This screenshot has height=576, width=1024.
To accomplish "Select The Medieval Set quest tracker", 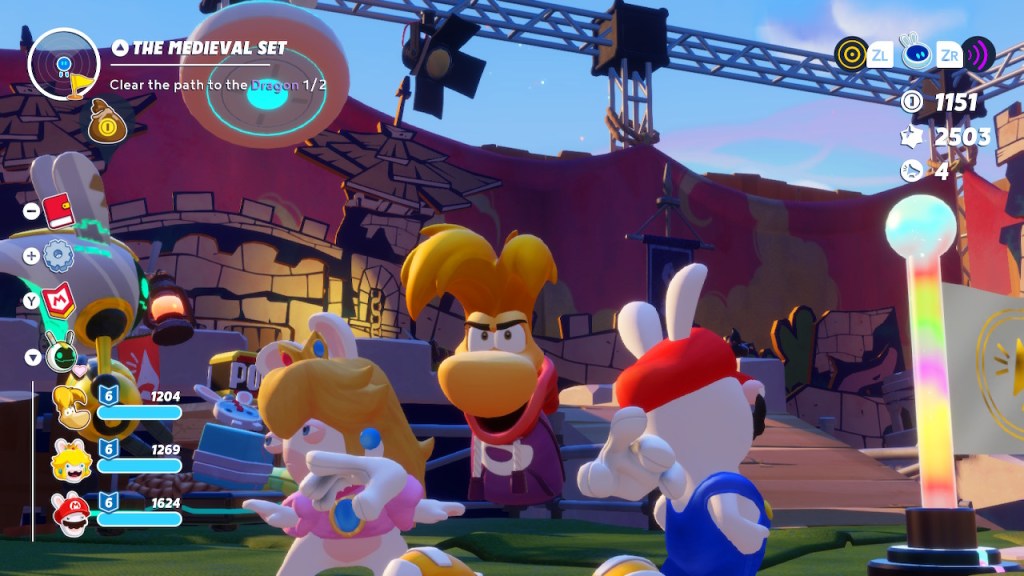I will (199, 48).
